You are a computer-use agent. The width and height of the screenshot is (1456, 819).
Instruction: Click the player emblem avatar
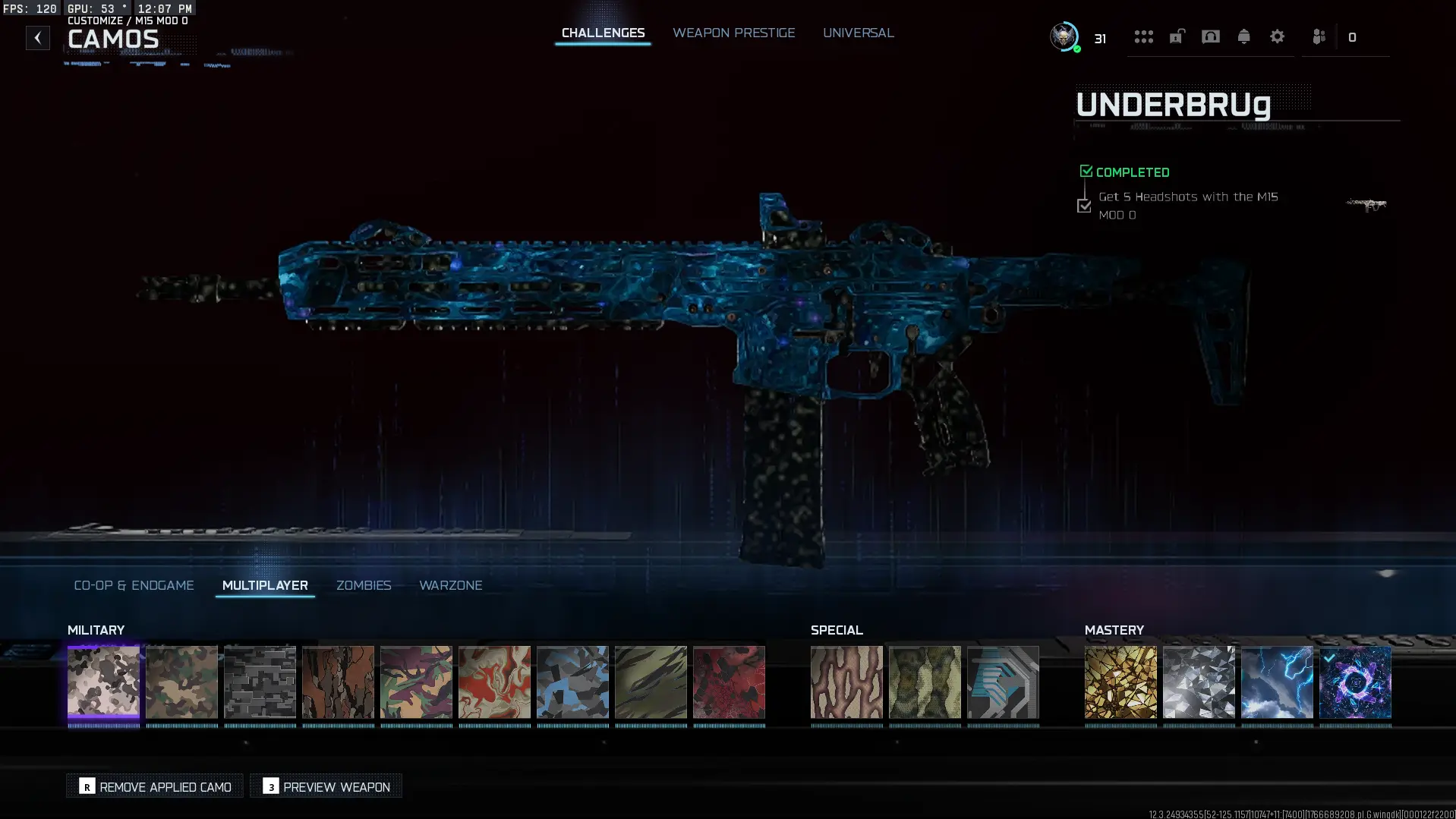coord(1064,37)
